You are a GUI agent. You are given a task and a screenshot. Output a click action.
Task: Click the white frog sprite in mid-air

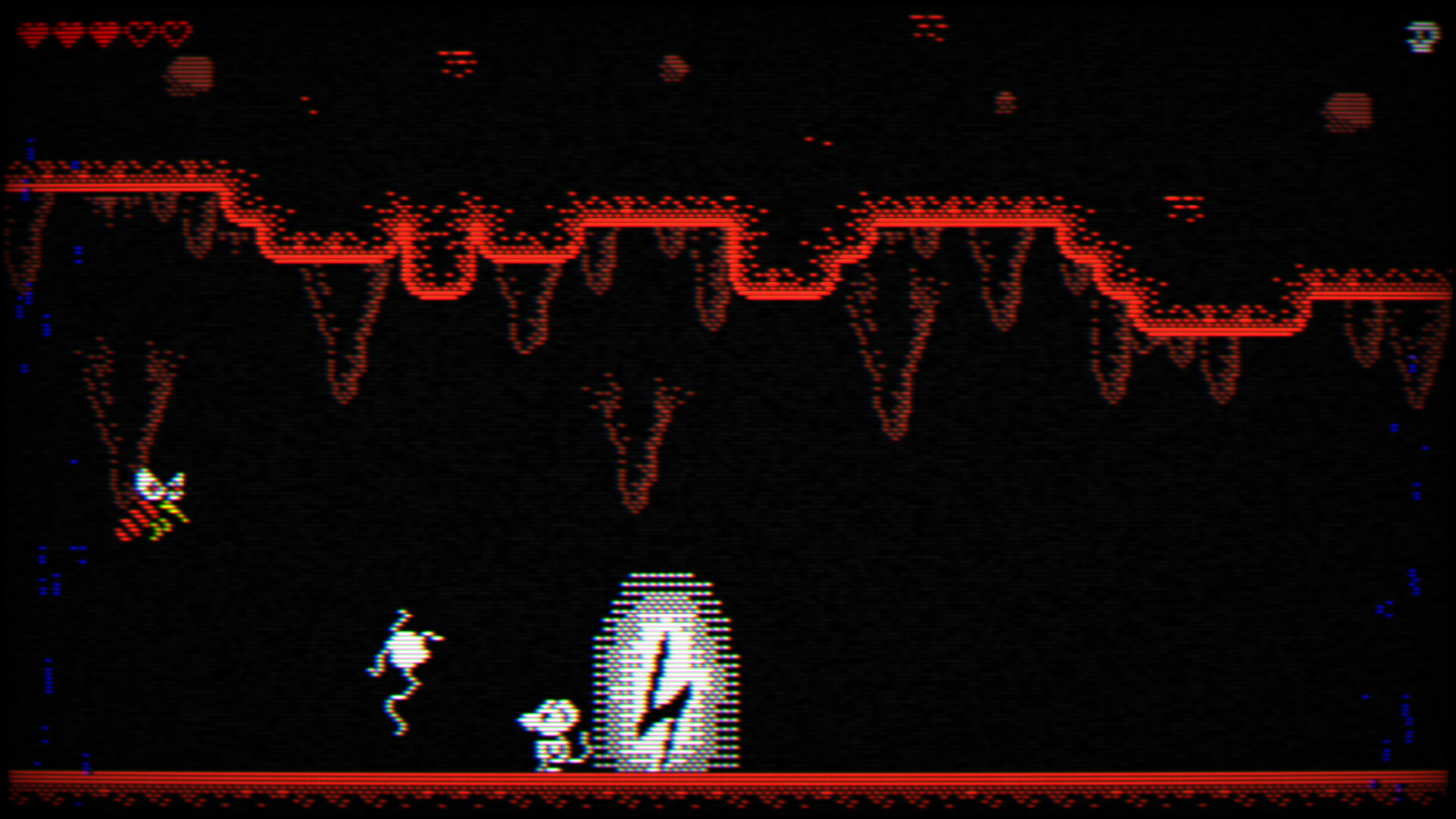coord(406,648)
